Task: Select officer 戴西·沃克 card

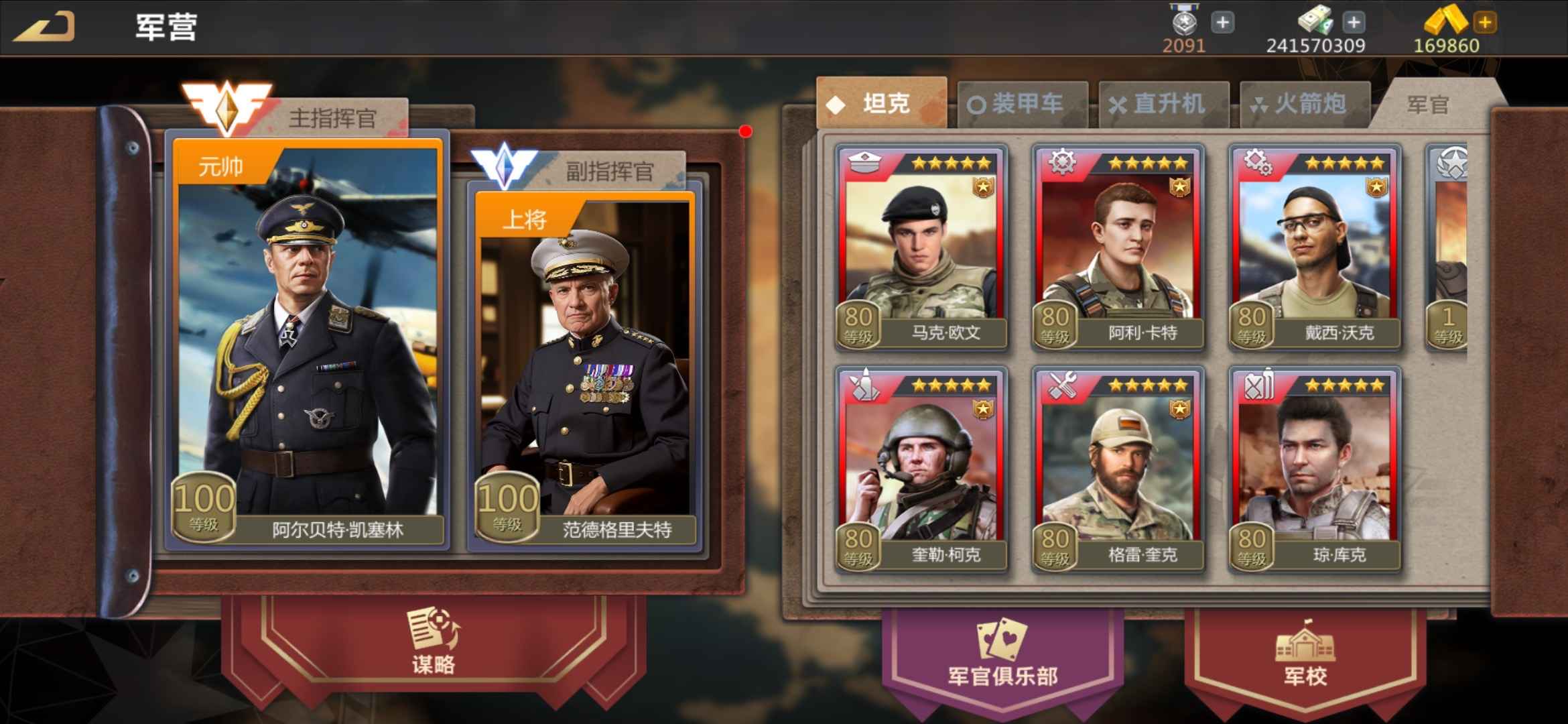Action: tap(1315, 247)
